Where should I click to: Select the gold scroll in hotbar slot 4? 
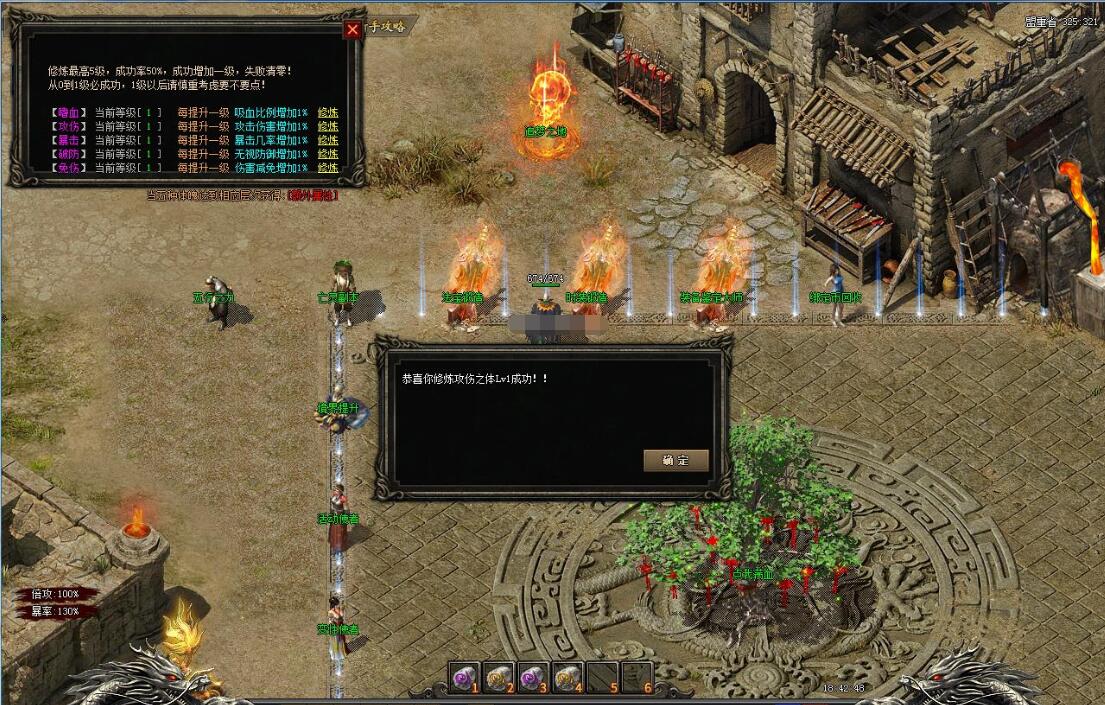point(567,678)
